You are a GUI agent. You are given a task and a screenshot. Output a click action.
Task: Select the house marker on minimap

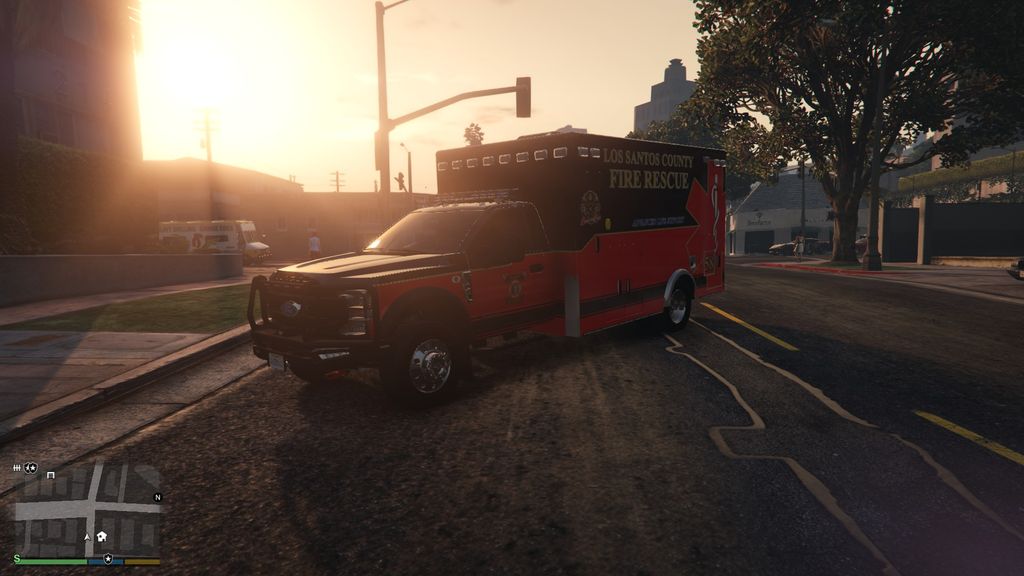[x=101, y=537]
